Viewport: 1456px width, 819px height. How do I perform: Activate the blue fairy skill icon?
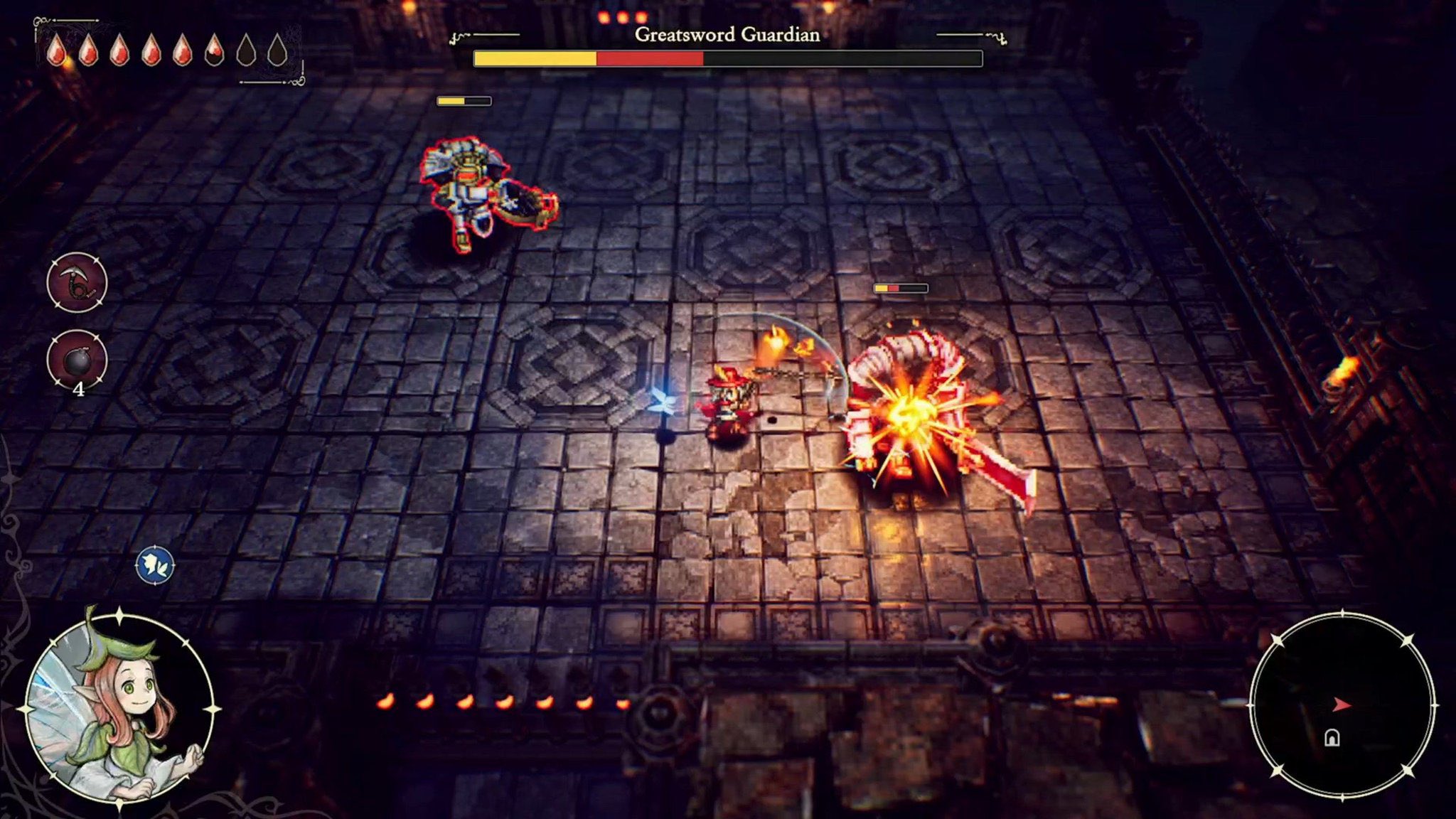[x=155, y=566]
